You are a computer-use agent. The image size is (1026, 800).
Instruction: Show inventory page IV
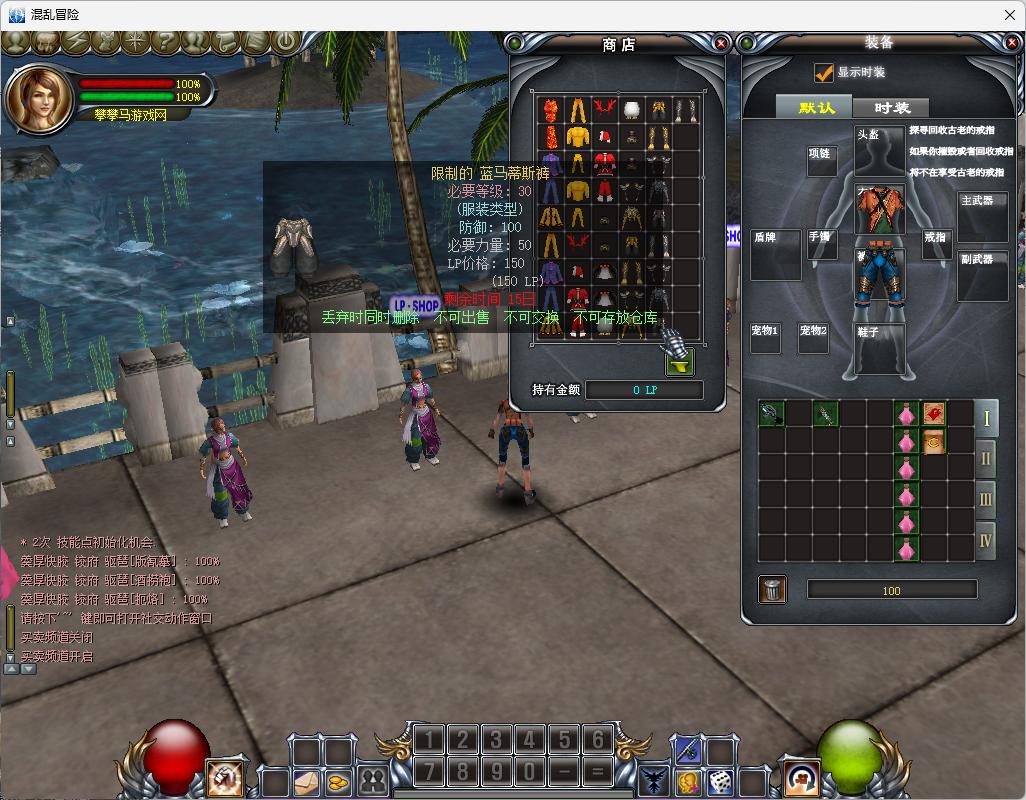coord(986,541)
